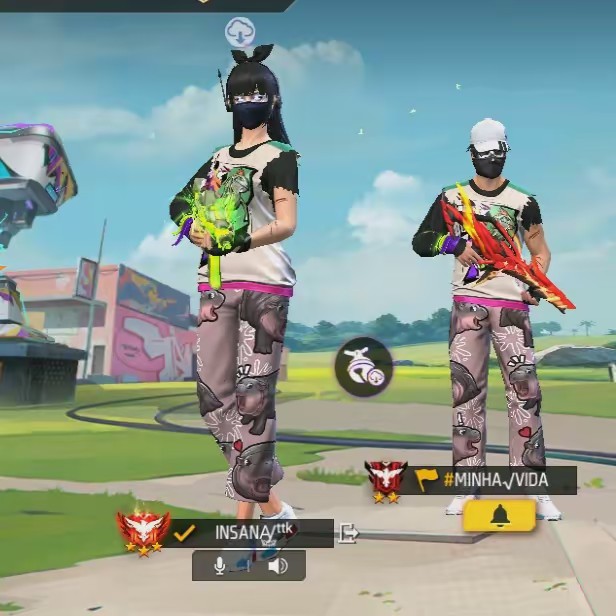Screen dimensions: 616x616
Task: Toggle the speaker sound icon
Action: point(277,566)
